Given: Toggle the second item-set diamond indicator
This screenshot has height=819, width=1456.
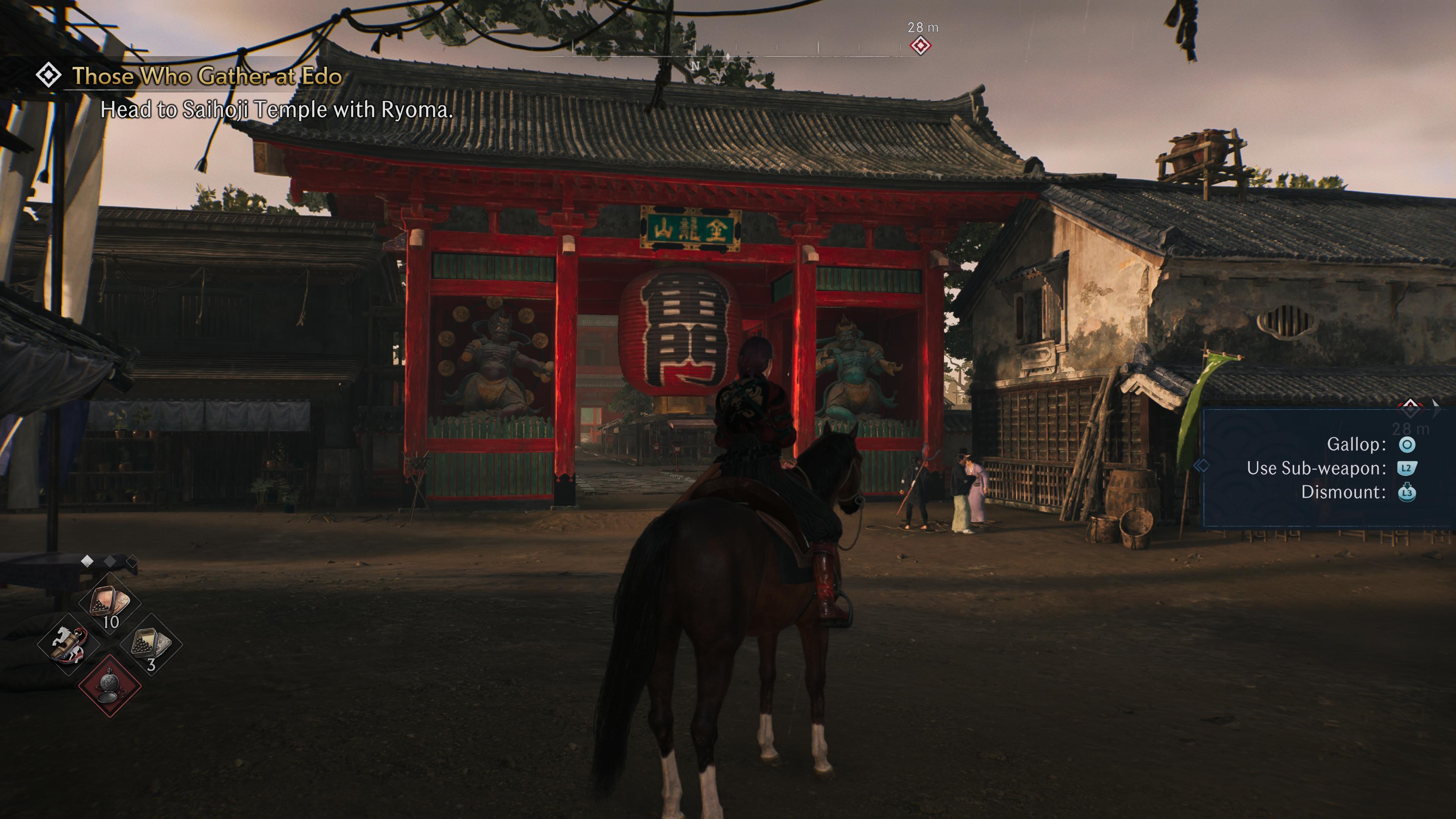Looking at the screenshot, I should click(x=110, y=562).
